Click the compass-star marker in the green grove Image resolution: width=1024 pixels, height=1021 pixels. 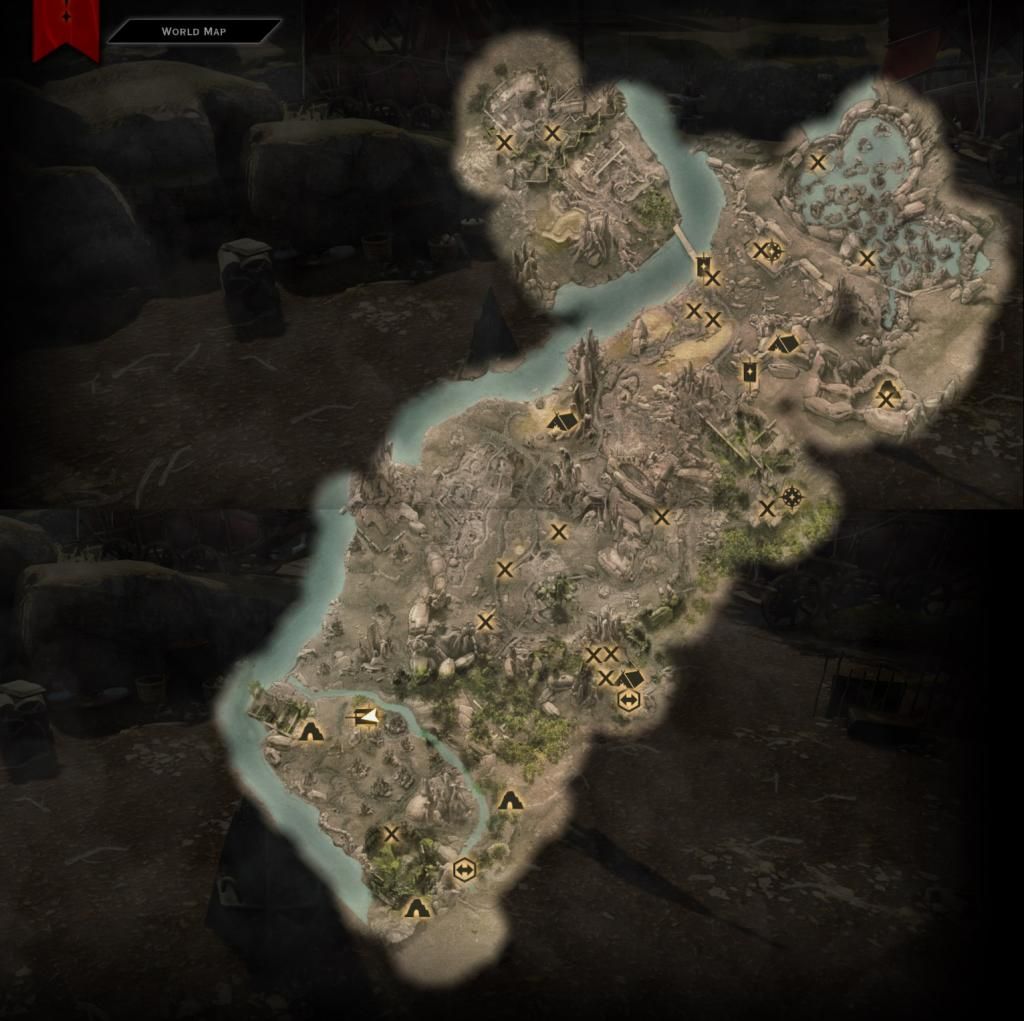tap(792, 496)
